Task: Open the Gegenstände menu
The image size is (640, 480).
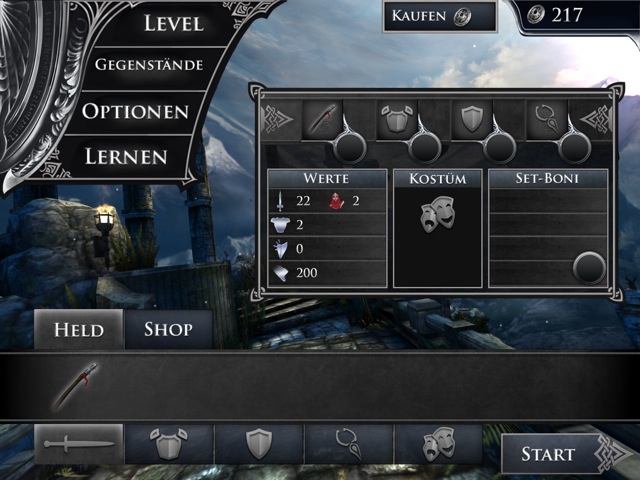Action: click(x=149, y=65)
